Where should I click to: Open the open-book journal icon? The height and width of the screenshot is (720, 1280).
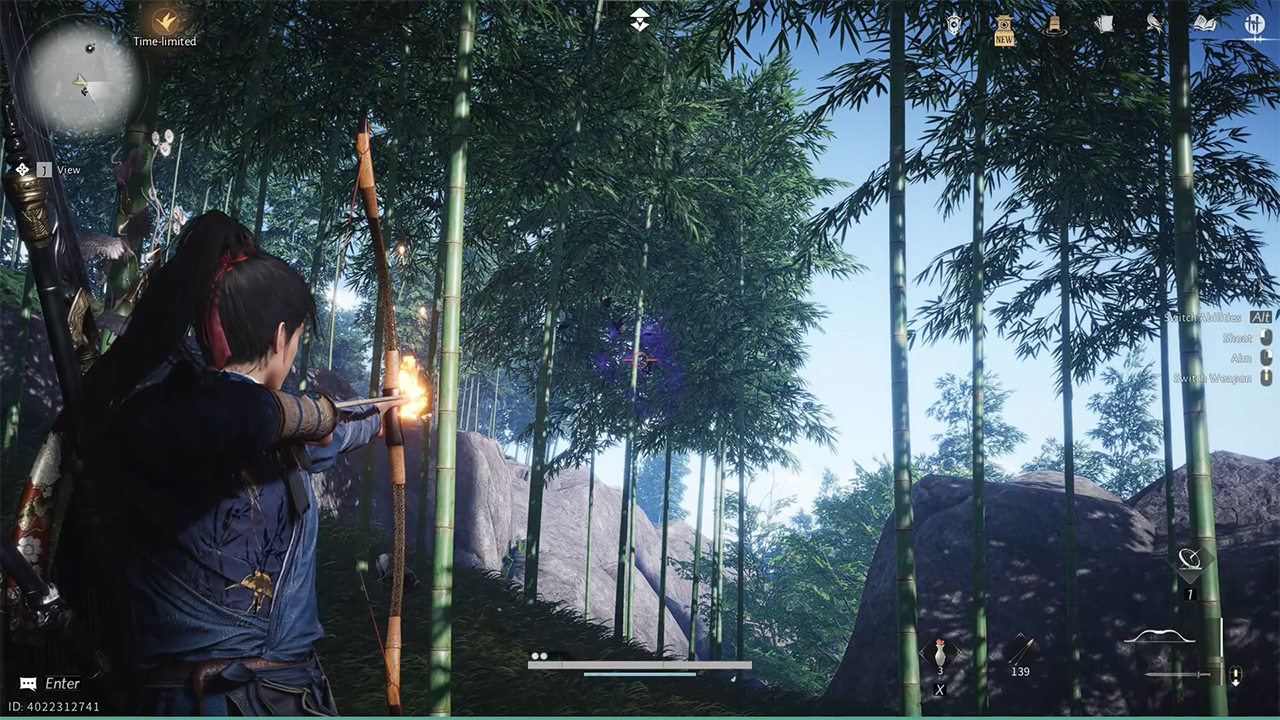coord(1205,24)
